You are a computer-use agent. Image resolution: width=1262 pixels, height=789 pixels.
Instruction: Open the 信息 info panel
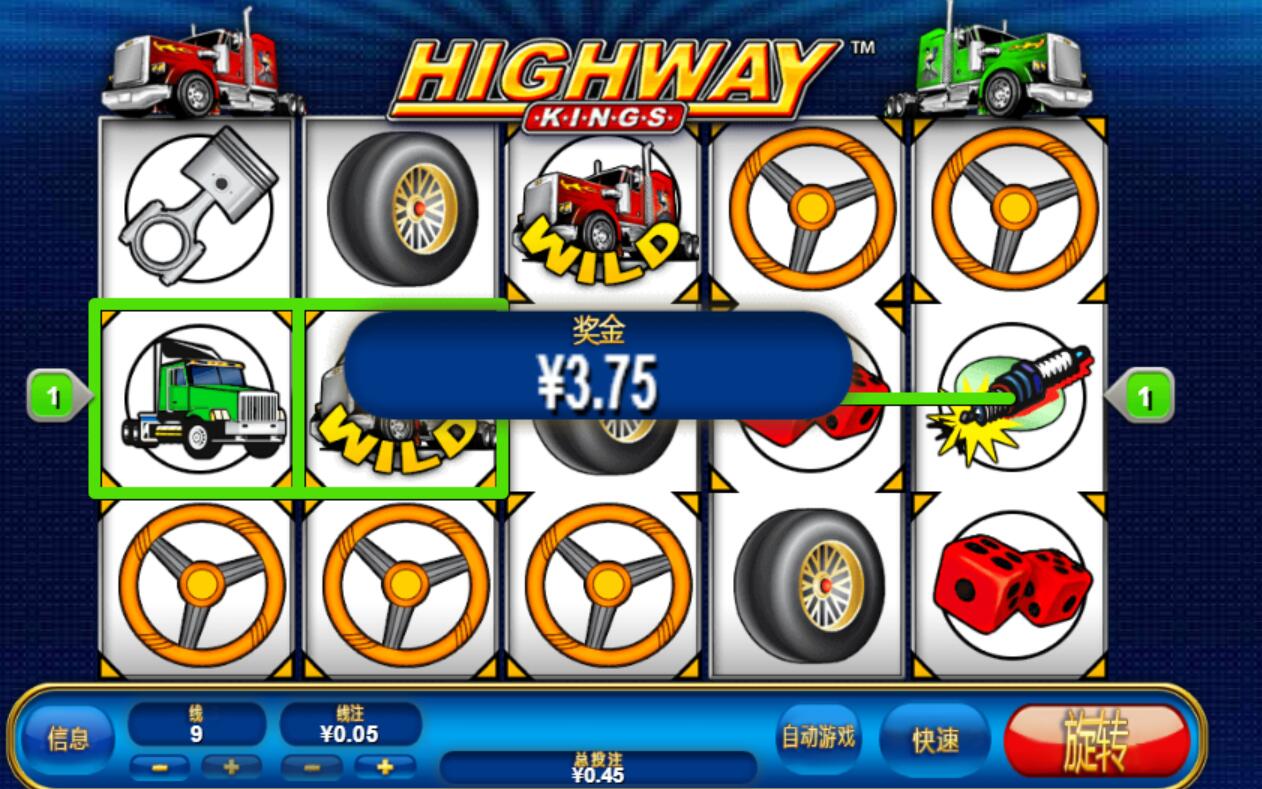(x=68, y=739)
